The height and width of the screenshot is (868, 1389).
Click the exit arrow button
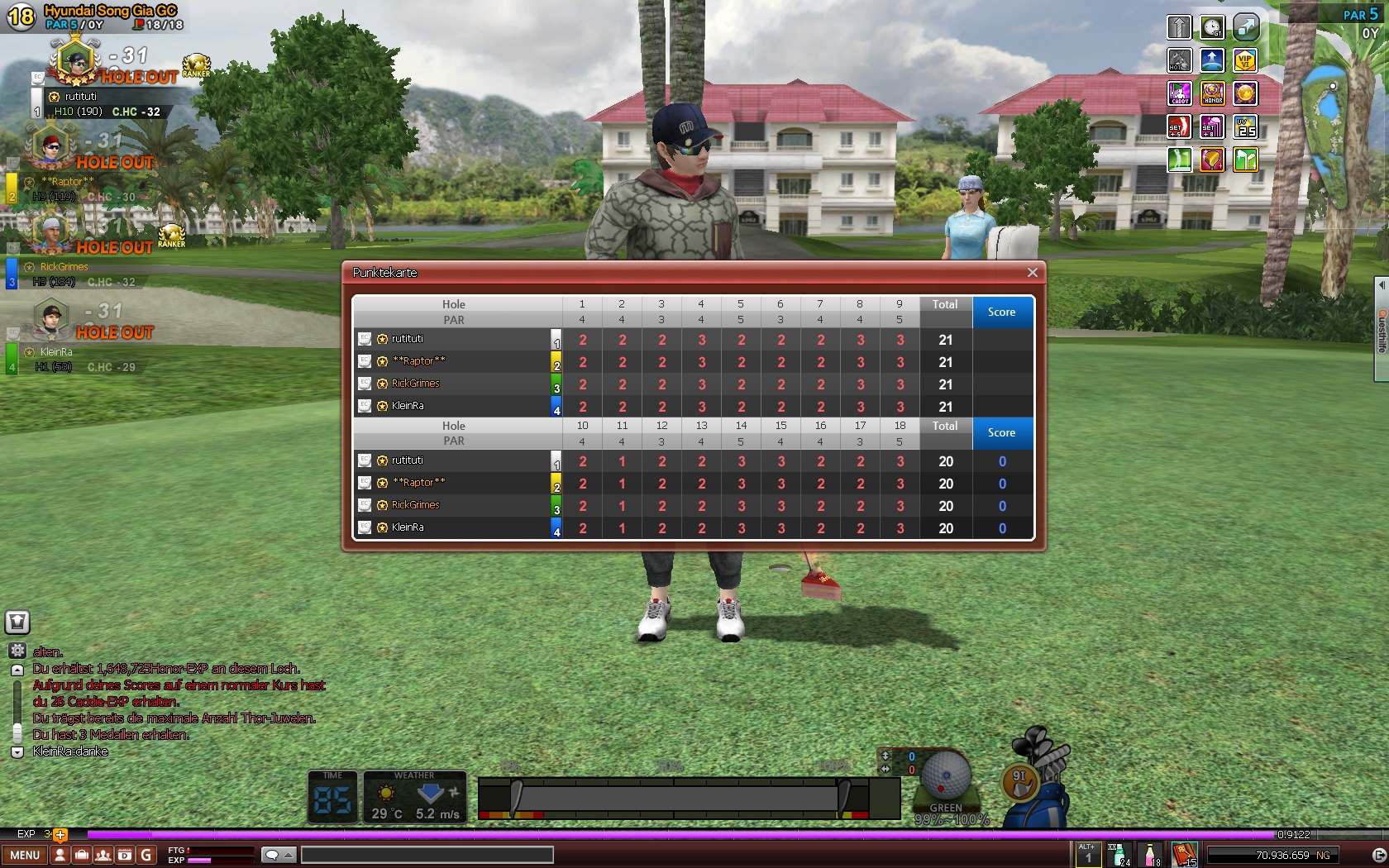pyautogui.click(x=1378, y=855)
